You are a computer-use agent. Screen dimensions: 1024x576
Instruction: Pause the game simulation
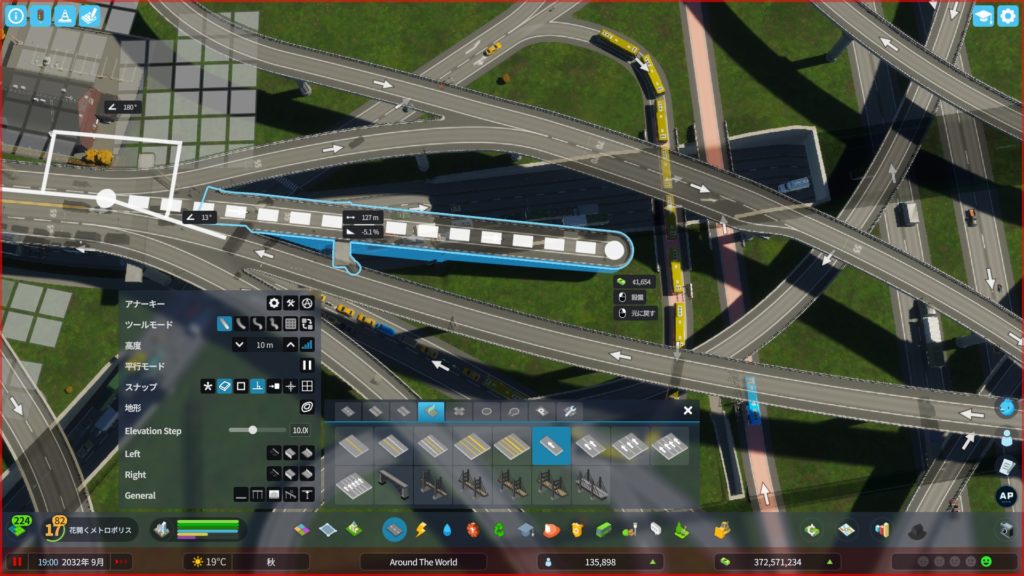click(17, 562)
